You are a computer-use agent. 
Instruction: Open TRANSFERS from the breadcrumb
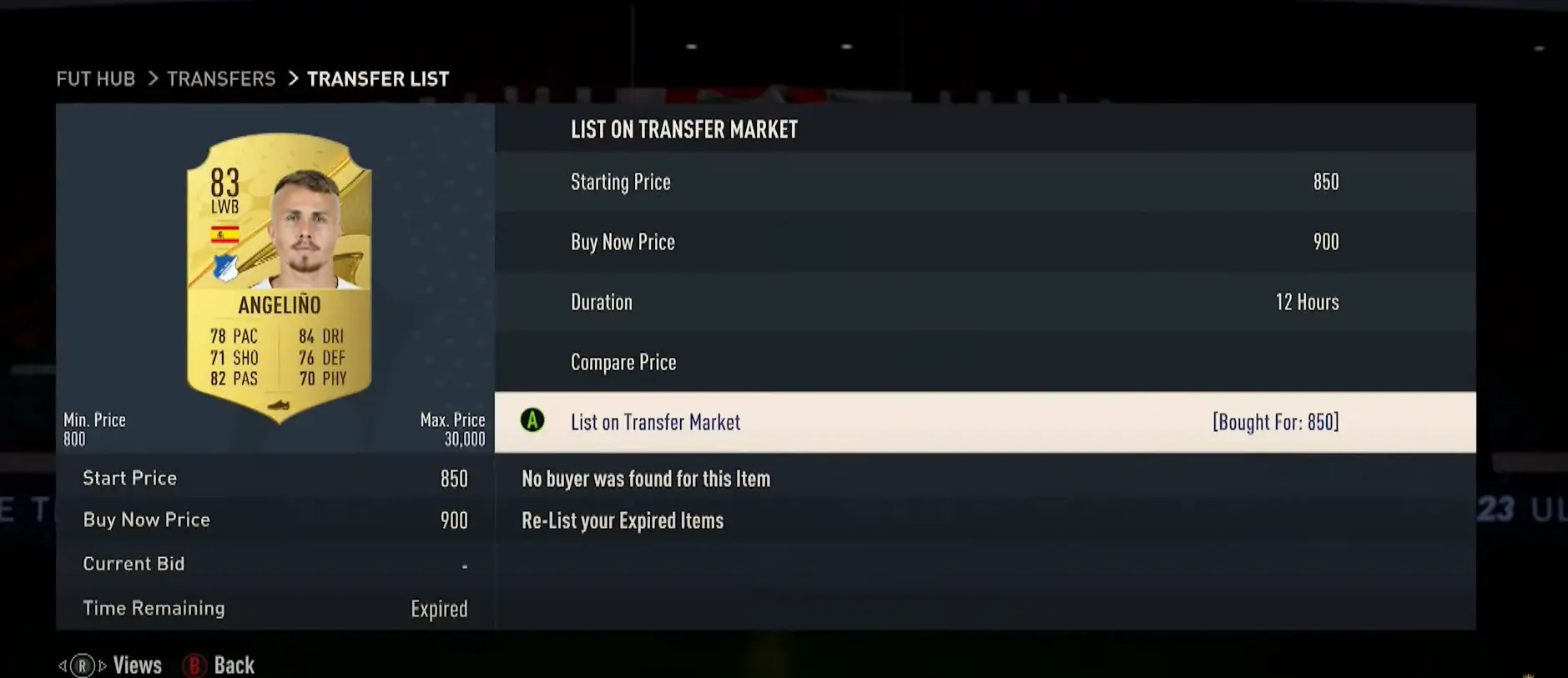click(x=221, y=78)
